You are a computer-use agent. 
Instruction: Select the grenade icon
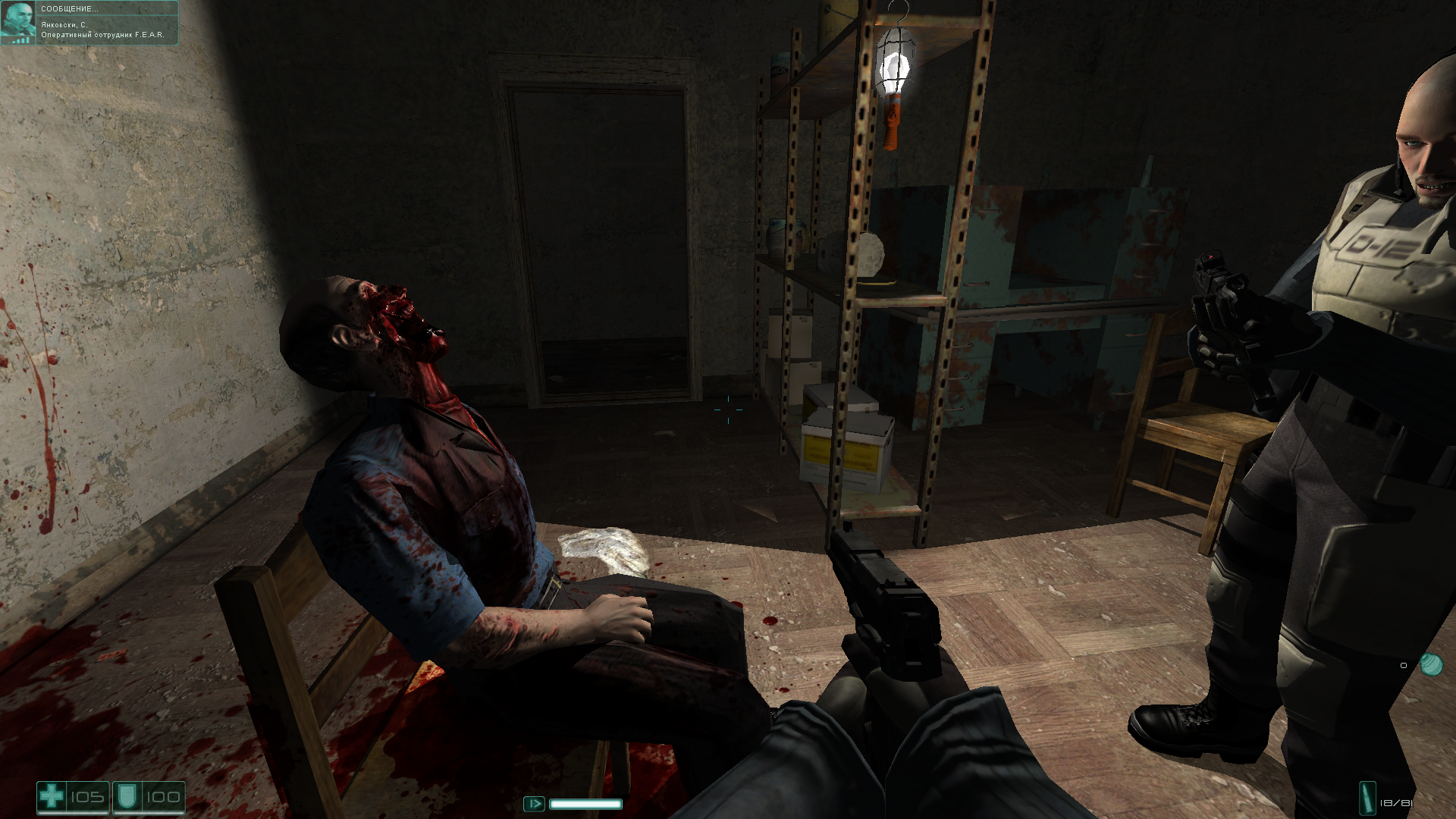pyautogui.click(x=1431, y=664)
